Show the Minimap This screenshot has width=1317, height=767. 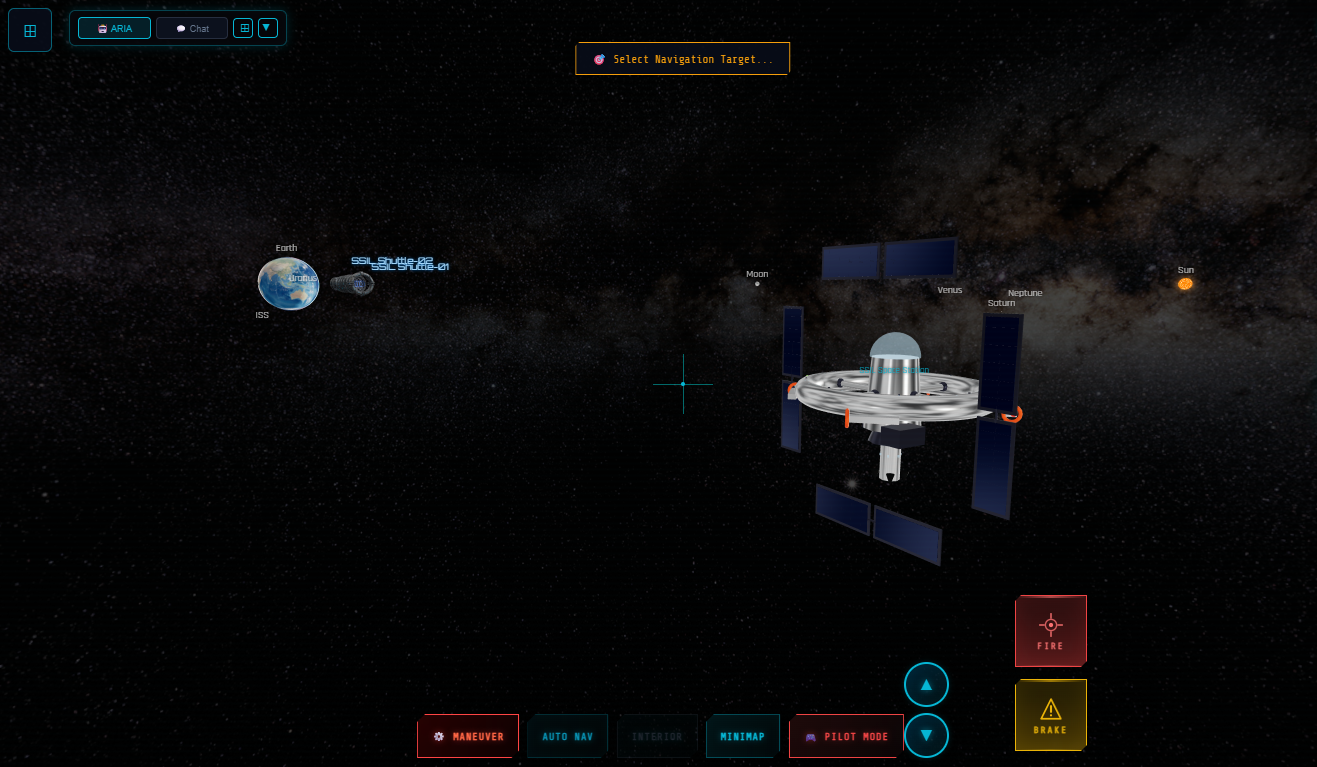click(742, 736)
